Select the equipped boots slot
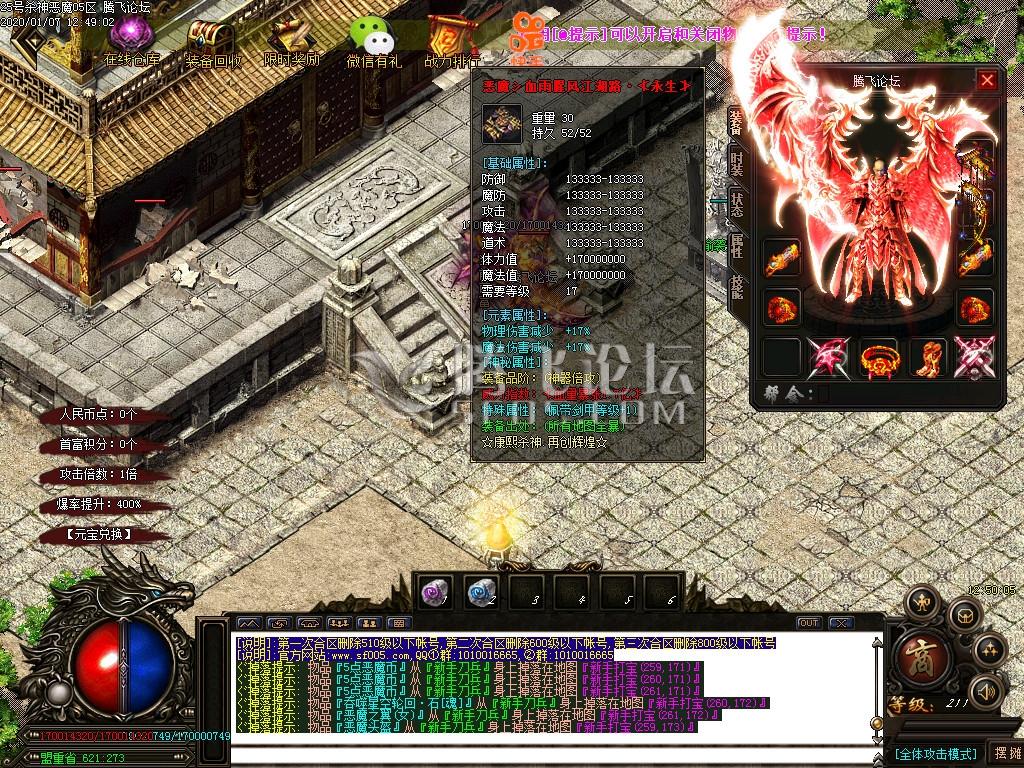 [927, 357]
